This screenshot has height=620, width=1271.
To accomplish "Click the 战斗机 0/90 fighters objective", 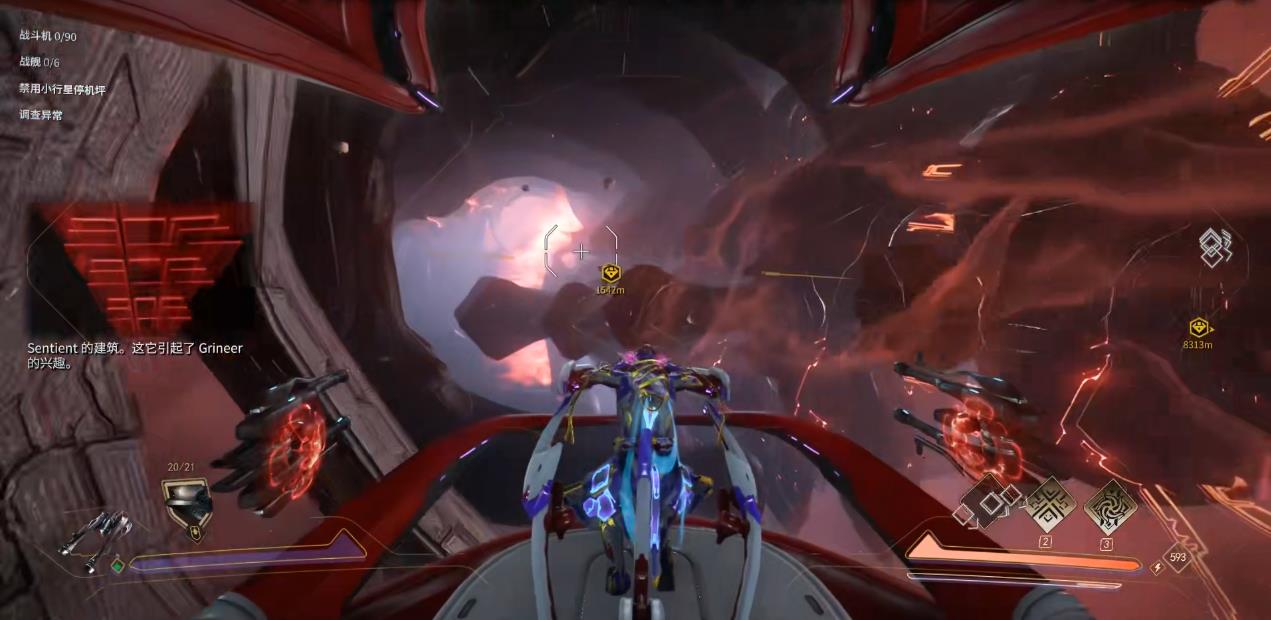I will 48,36.
